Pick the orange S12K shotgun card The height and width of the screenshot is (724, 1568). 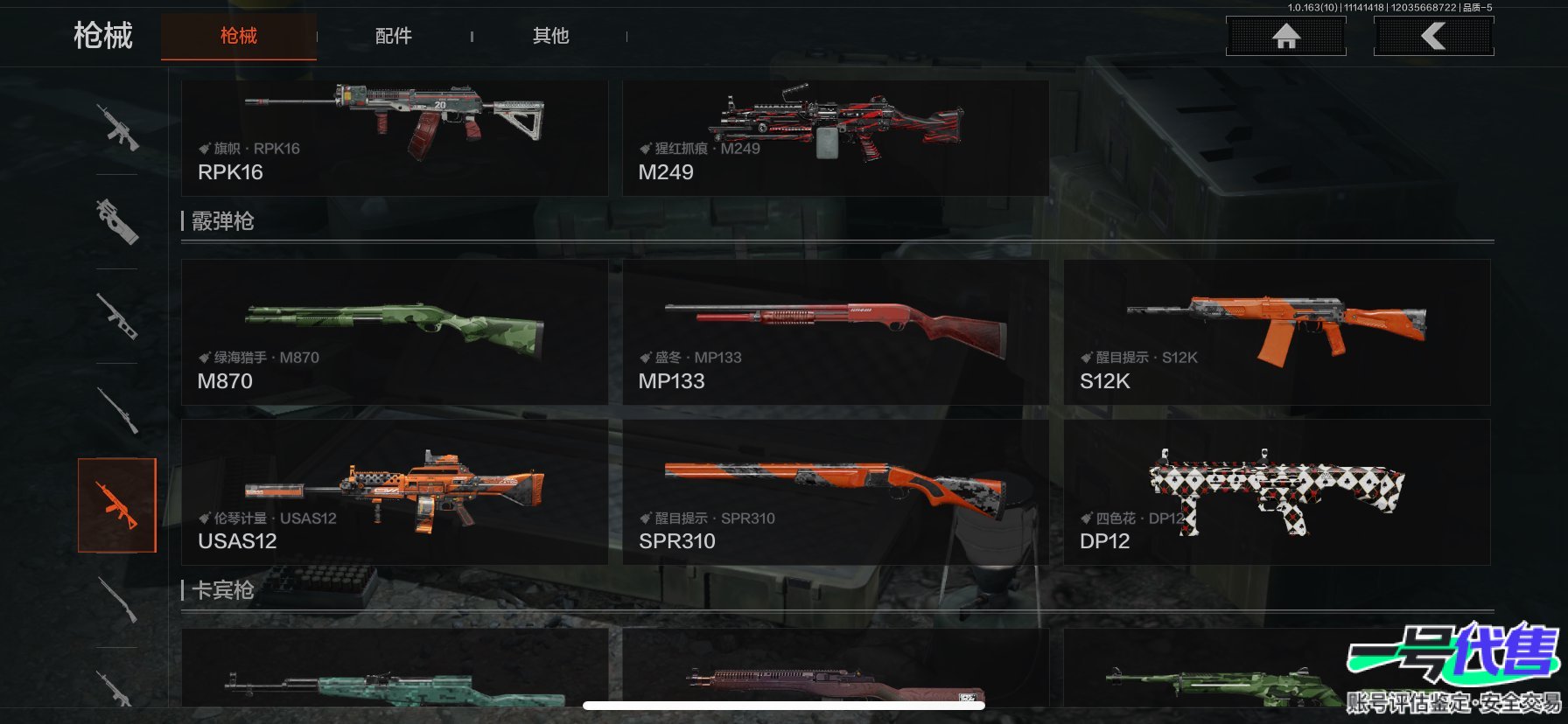pyautogui.click(x=1277, y=331)
